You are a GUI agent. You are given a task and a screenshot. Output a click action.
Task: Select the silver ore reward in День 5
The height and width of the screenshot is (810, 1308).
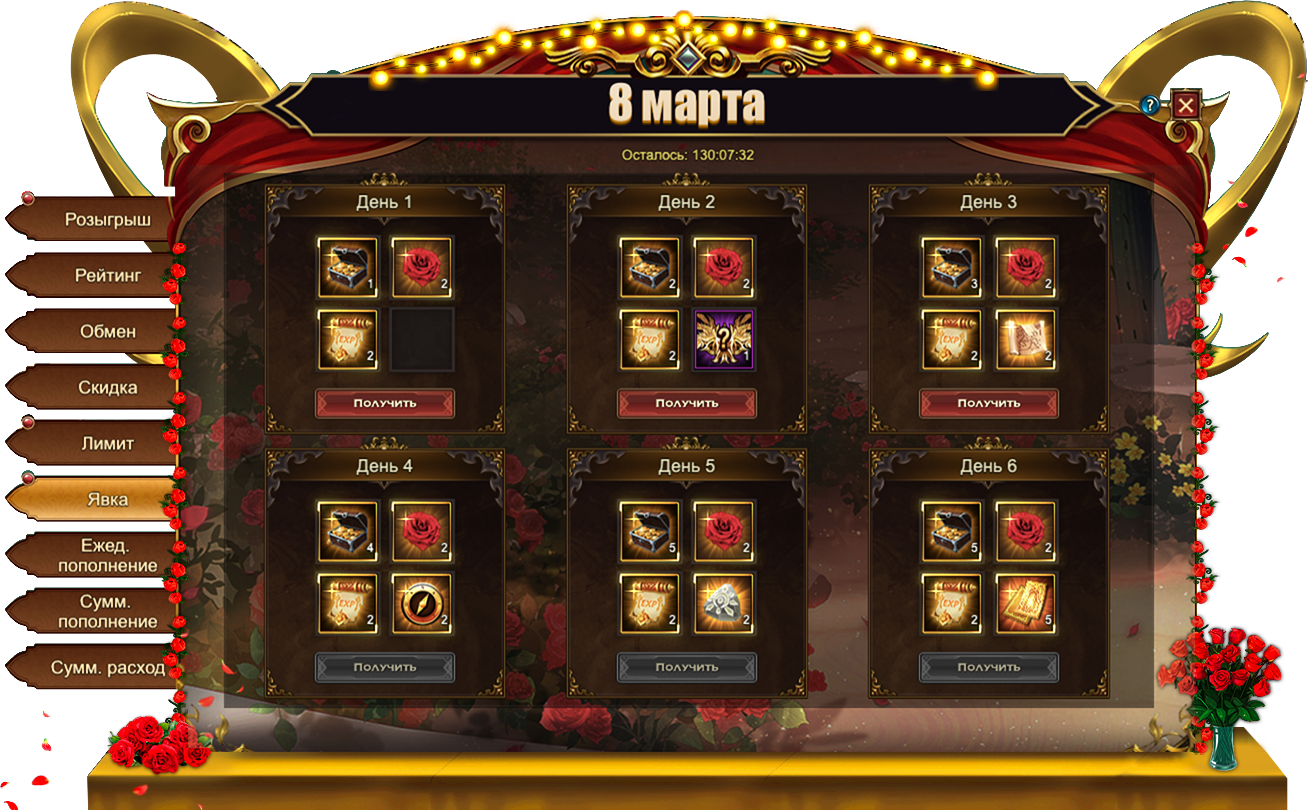[x=724, y=603]
